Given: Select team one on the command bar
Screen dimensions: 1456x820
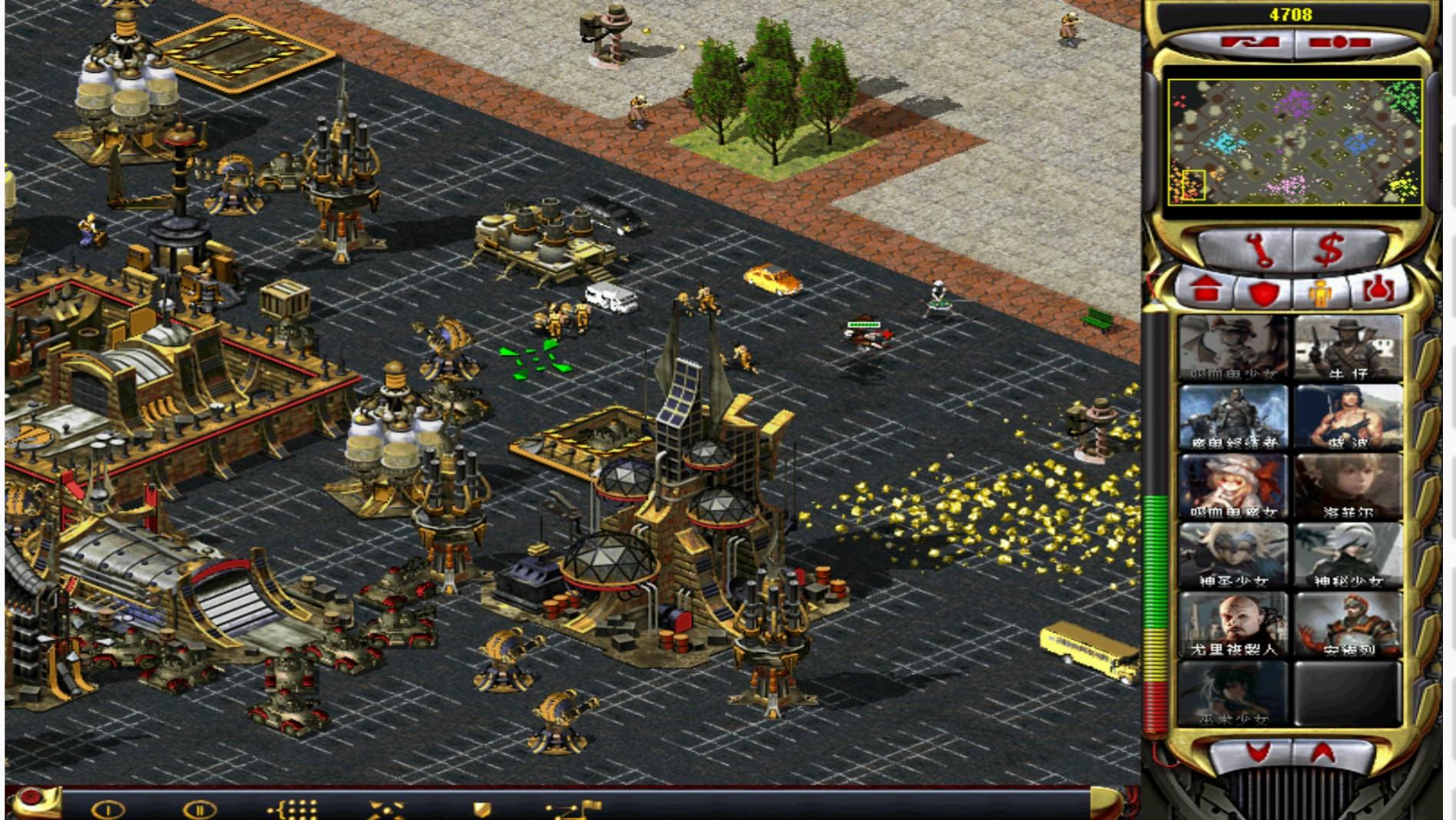Looking at the screenshot, I should (x=108, y=809).
